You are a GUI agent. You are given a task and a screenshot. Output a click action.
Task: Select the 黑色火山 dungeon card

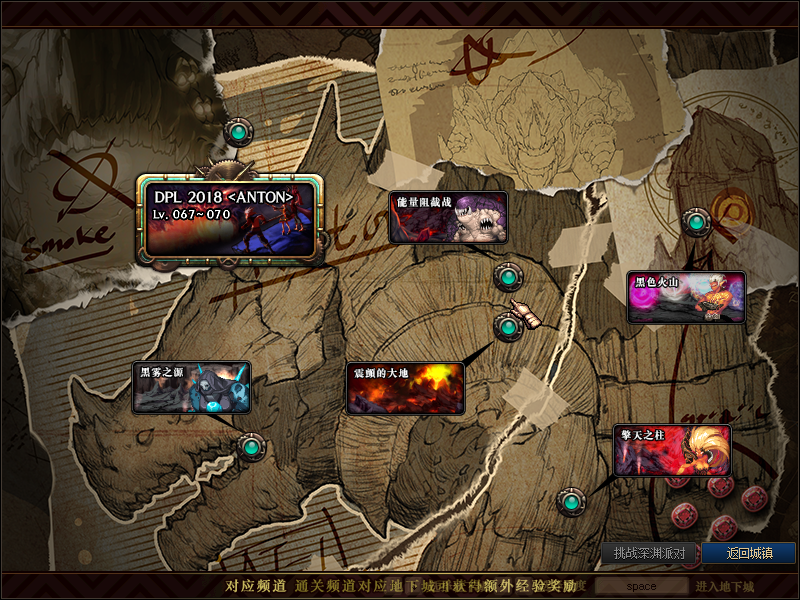click(686, 297)
